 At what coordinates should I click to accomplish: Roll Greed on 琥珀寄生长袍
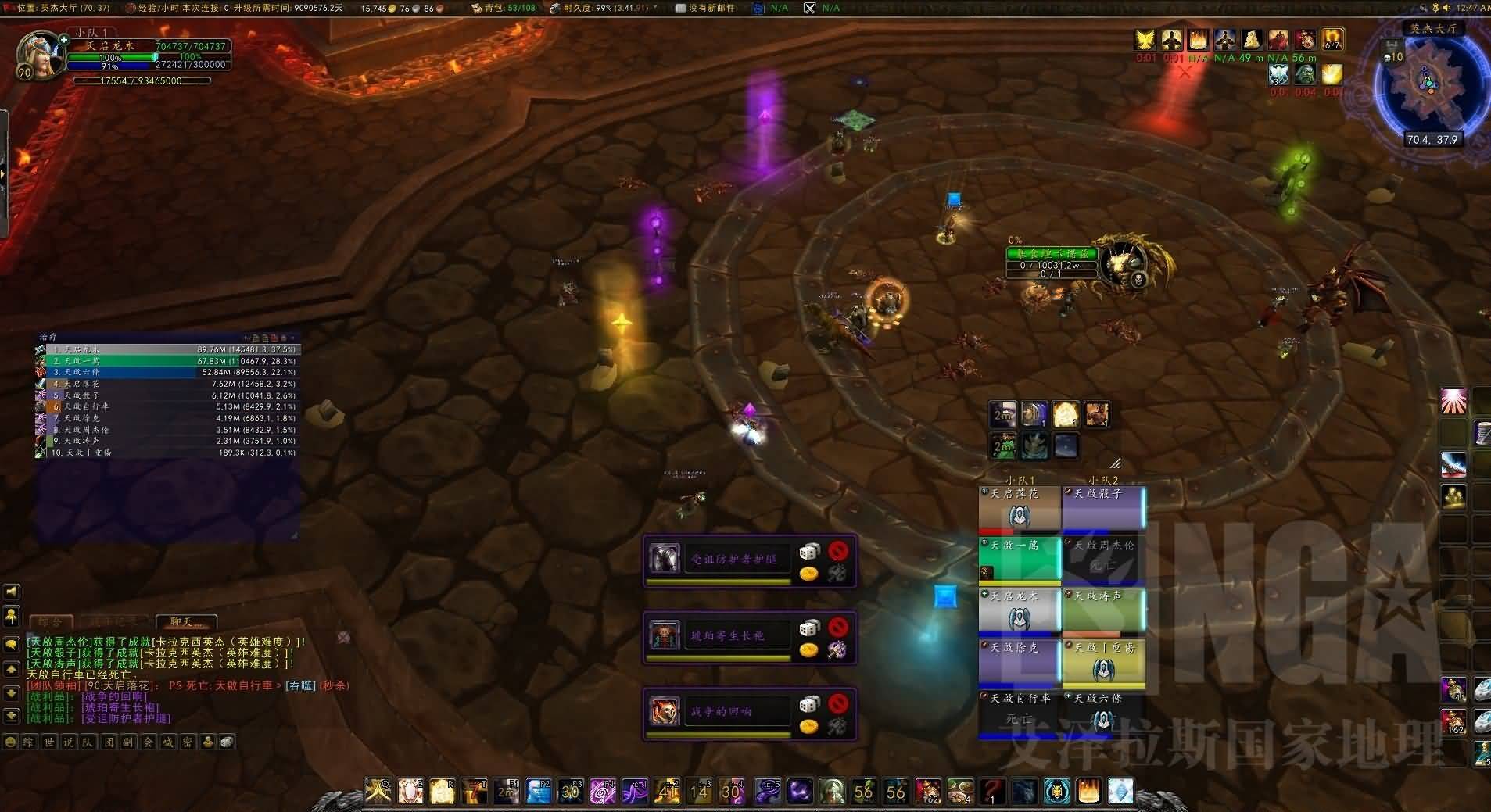coord(808,650)
